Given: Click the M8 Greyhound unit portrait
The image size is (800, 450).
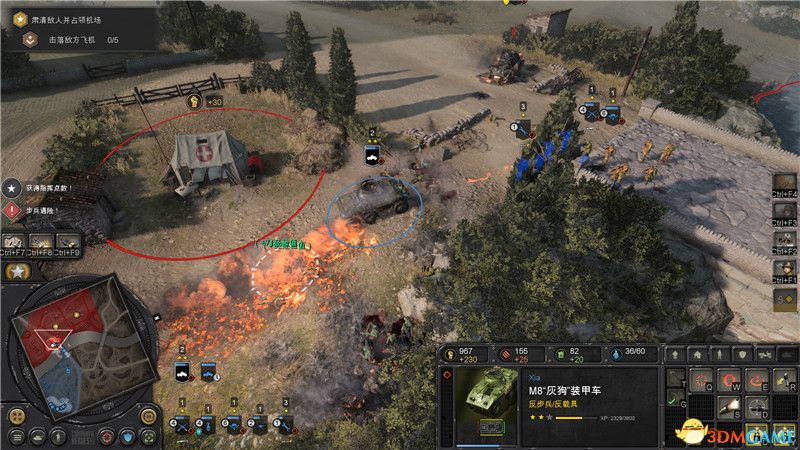Looking at the screenshot, I should coord(486,397).
